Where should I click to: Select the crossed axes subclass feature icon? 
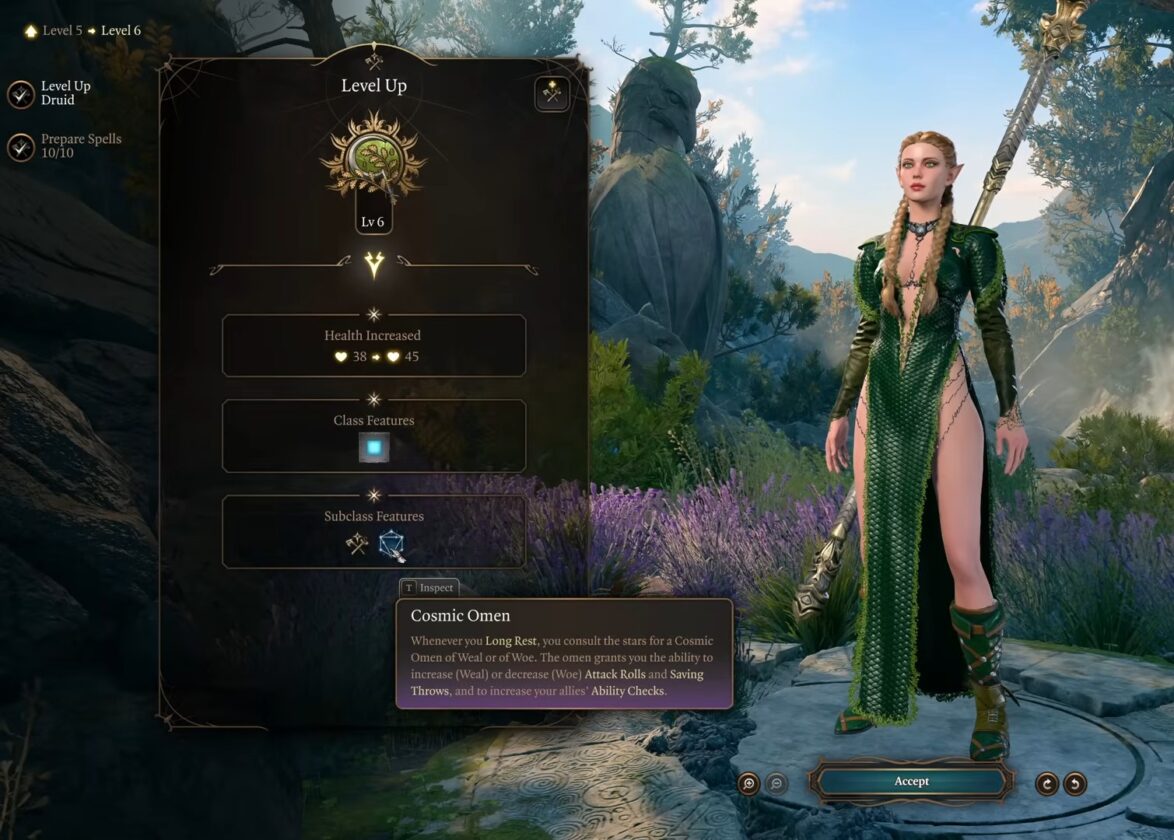(357, 546)
